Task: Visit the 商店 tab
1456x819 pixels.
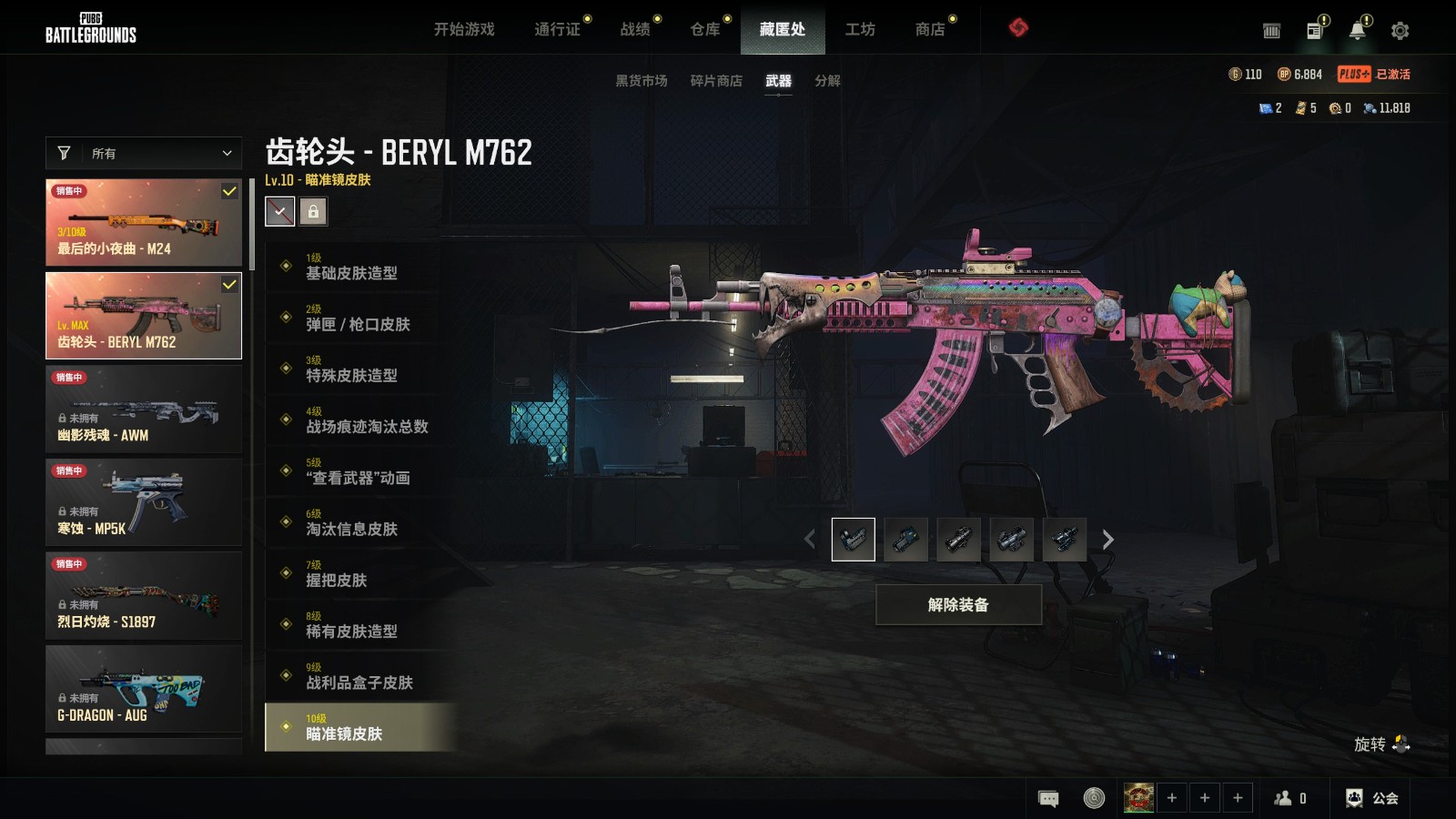Action: tap(930, 29)
